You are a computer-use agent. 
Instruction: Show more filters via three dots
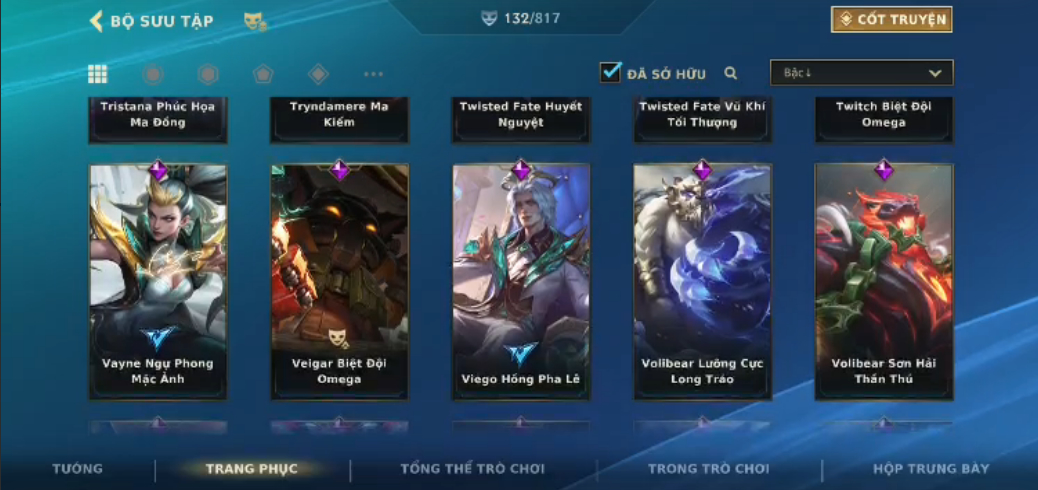tap(373, 74)
